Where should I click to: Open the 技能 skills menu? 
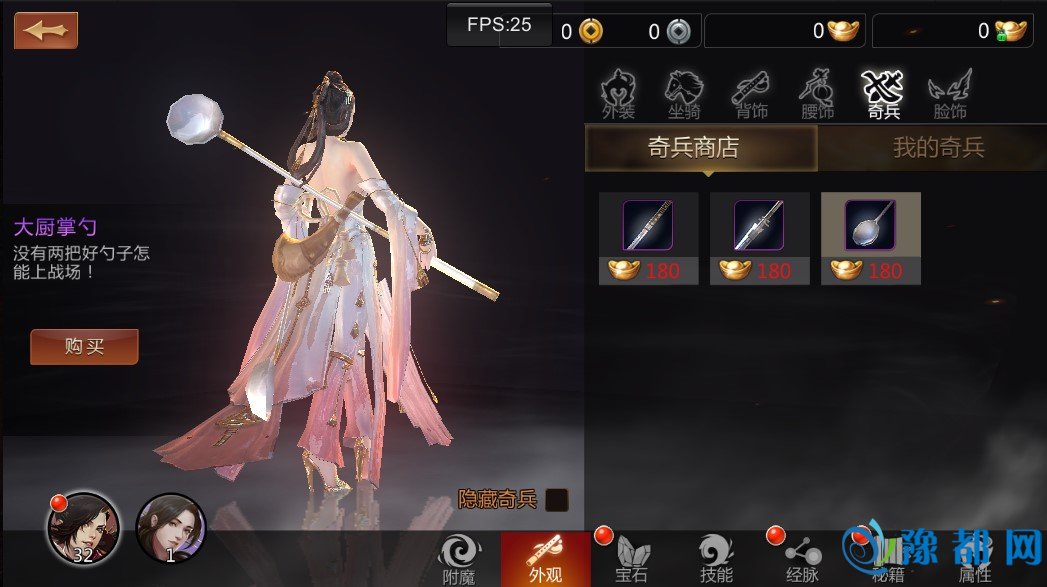point(716,558)
